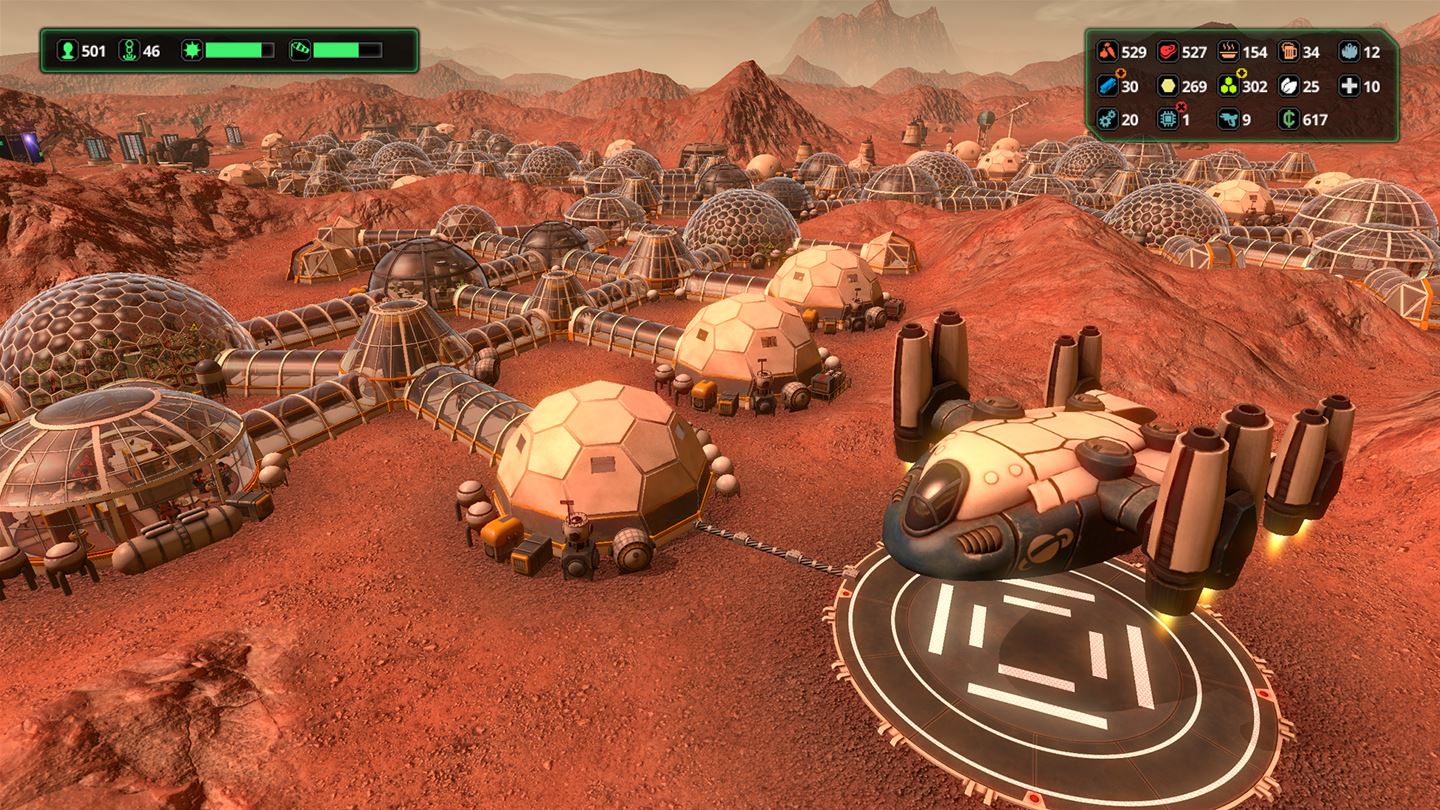Select the bots icon showing 46

tap(130, 50)
